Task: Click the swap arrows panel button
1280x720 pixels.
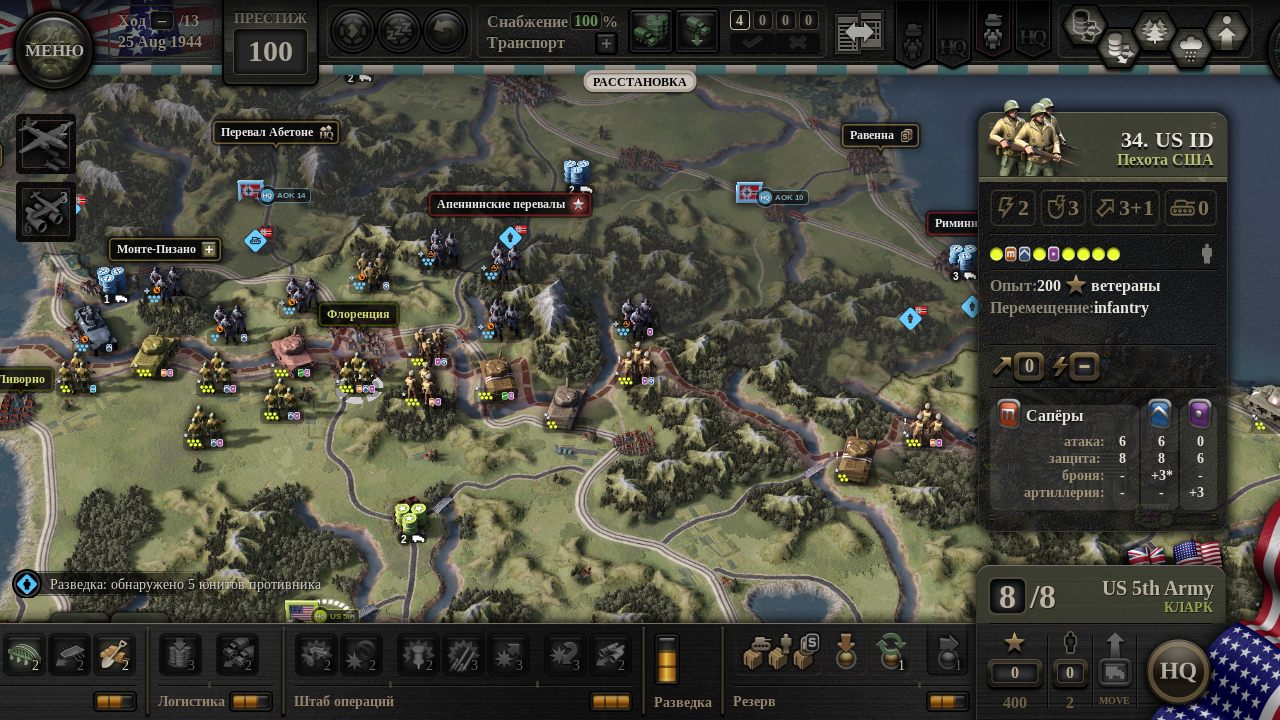Action: tap(859, 33)
